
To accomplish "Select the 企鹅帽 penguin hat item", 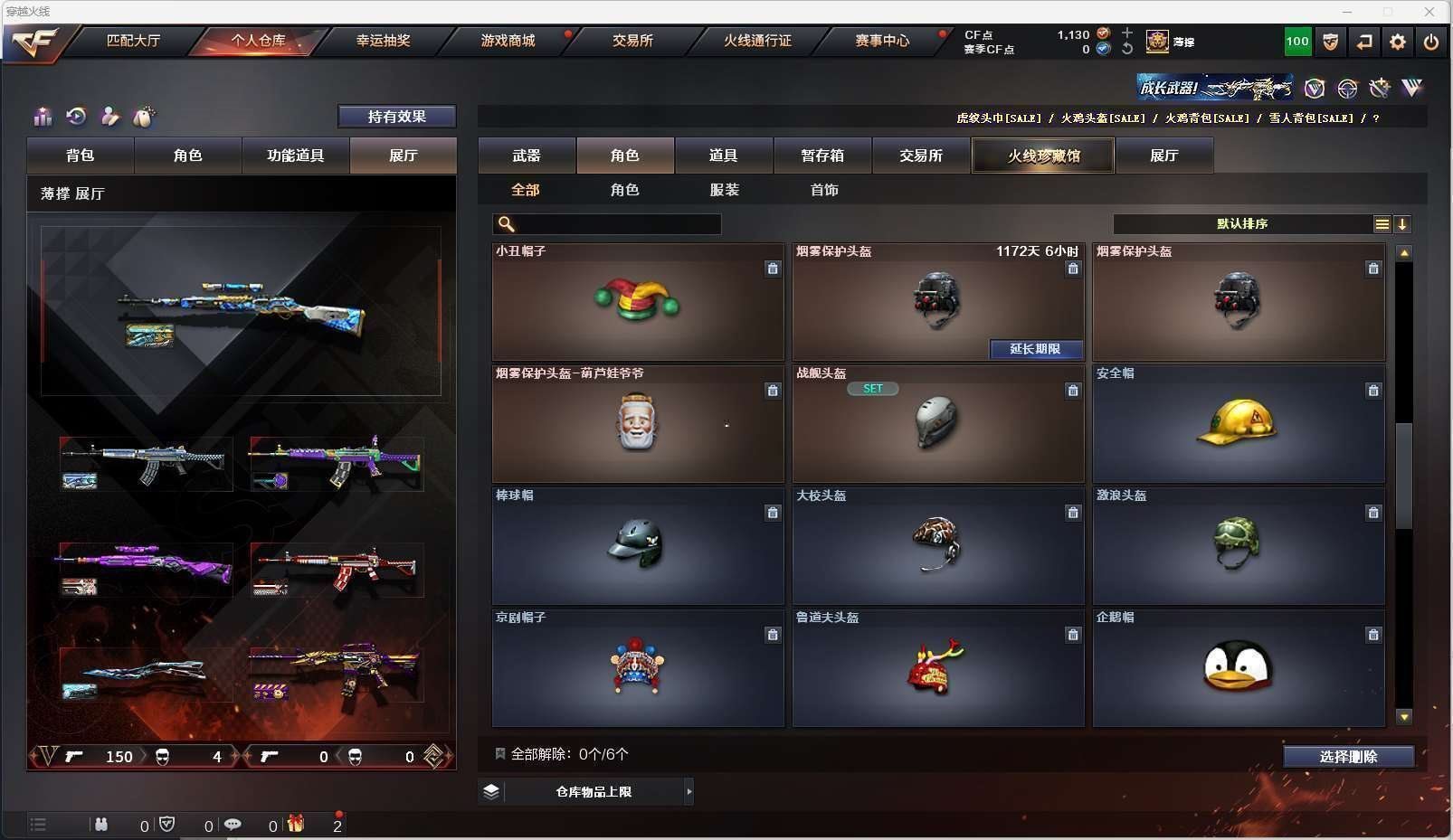I will tap(1238, 668).
